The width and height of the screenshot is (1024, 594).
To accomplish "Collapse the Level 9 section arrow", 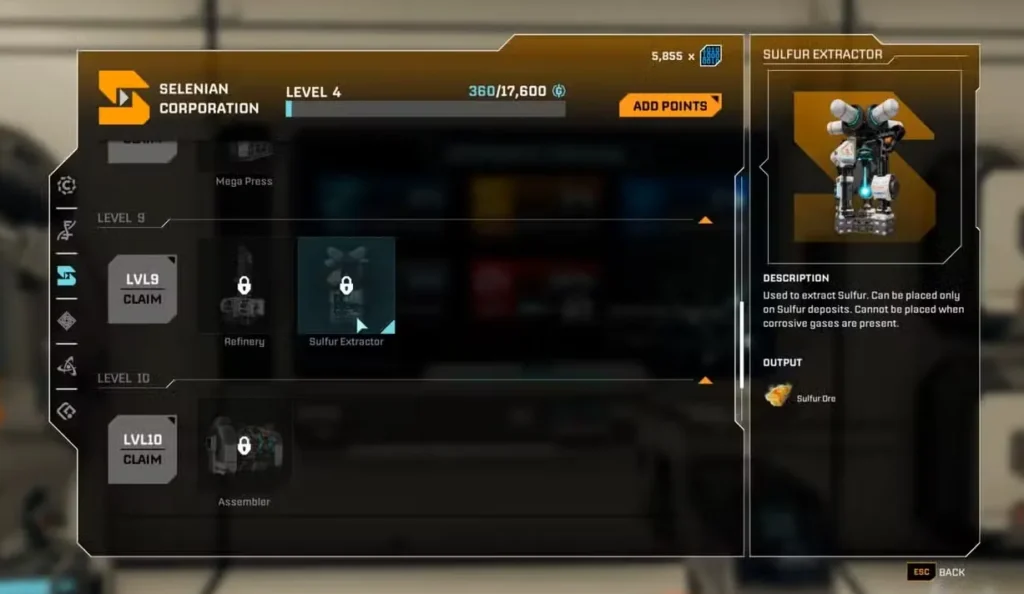I will click(x=705, y=219).
